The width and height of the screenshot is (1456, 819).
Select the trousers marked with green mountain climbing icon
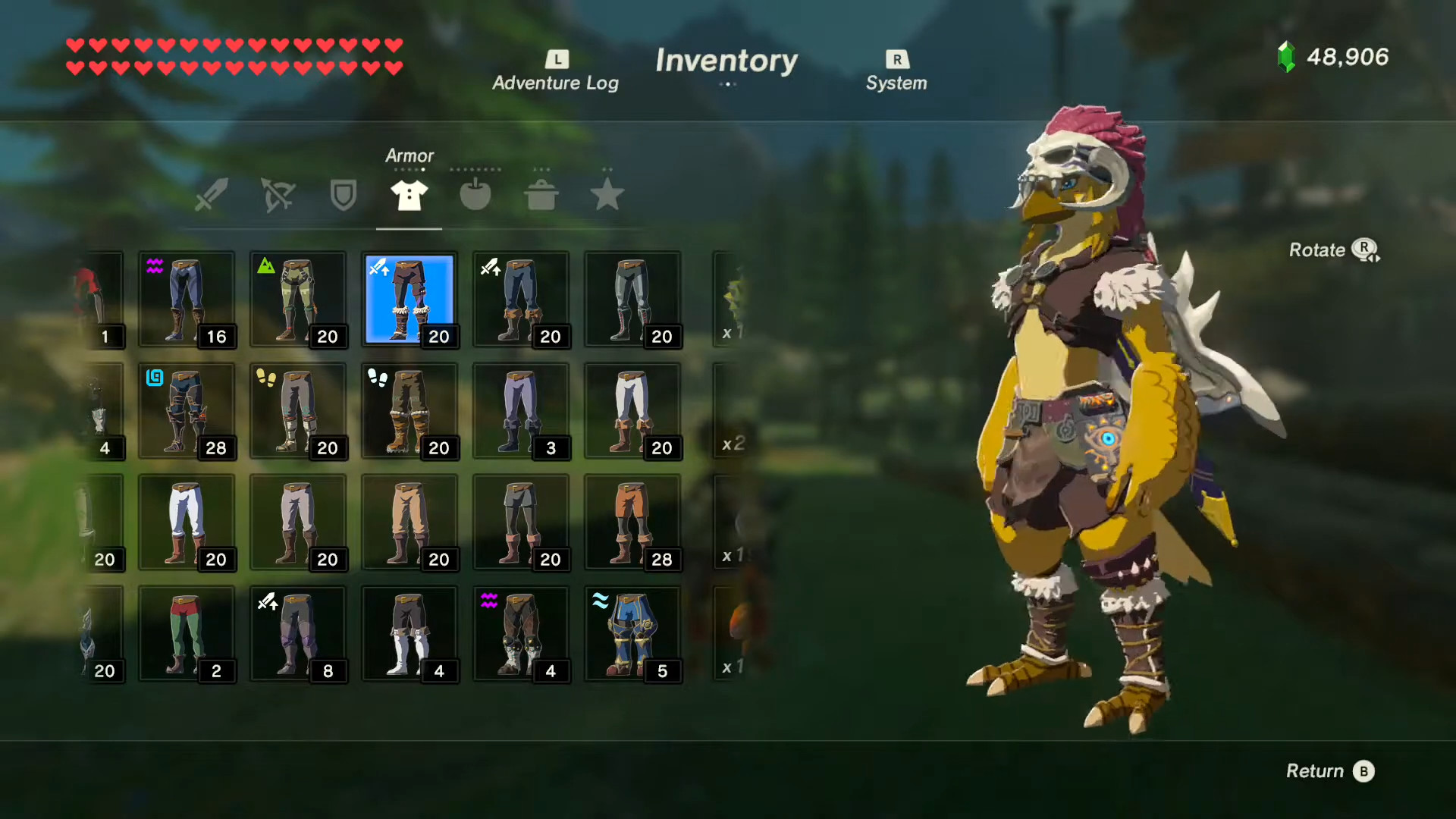[x=298, y=300]
